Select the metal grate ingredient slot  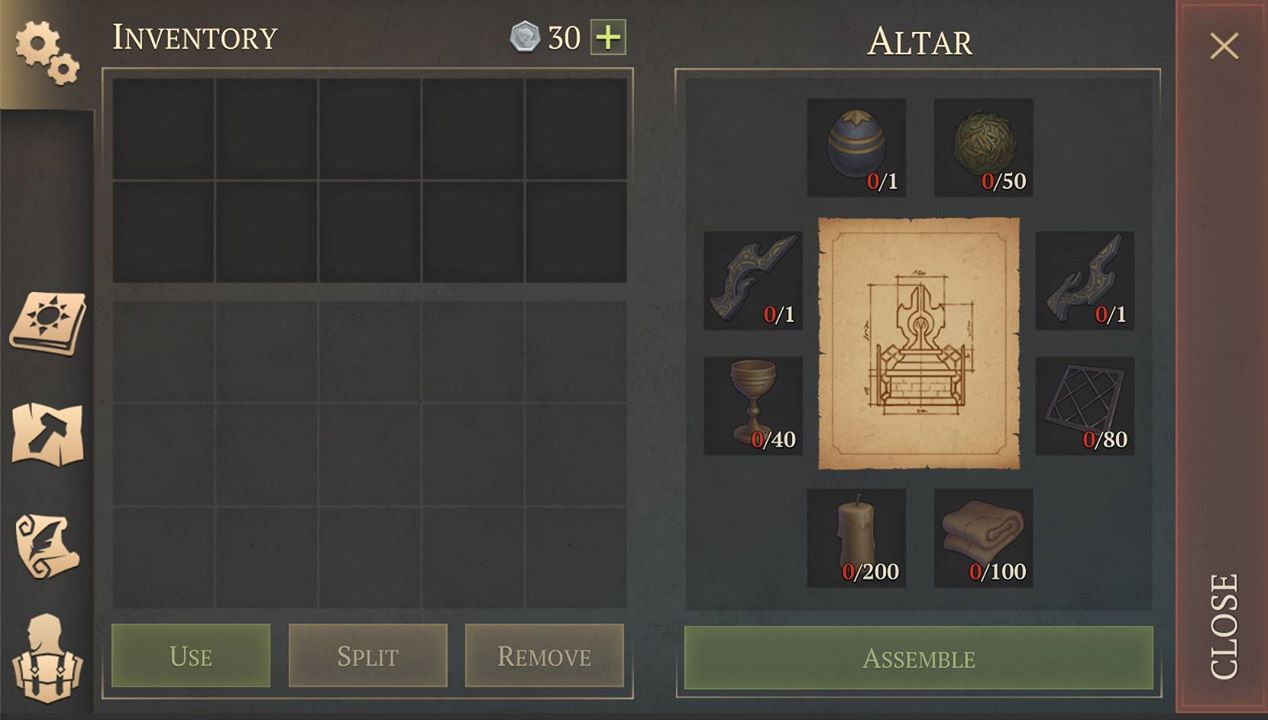(1084, 406)
